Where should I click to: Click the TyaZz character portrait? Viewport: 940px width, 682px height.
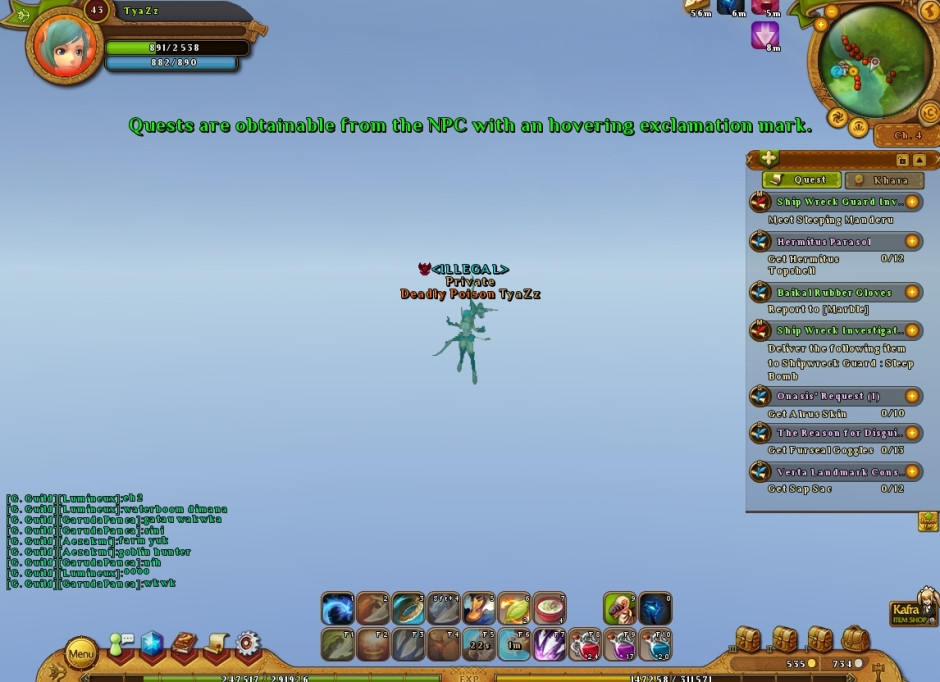click(64, 47)
